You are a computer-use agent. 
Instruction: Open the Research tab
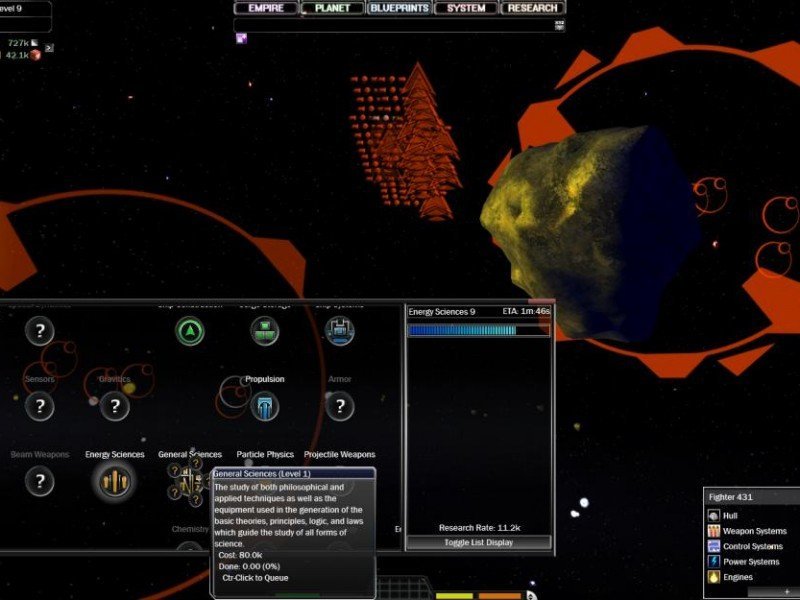point(532,8)
